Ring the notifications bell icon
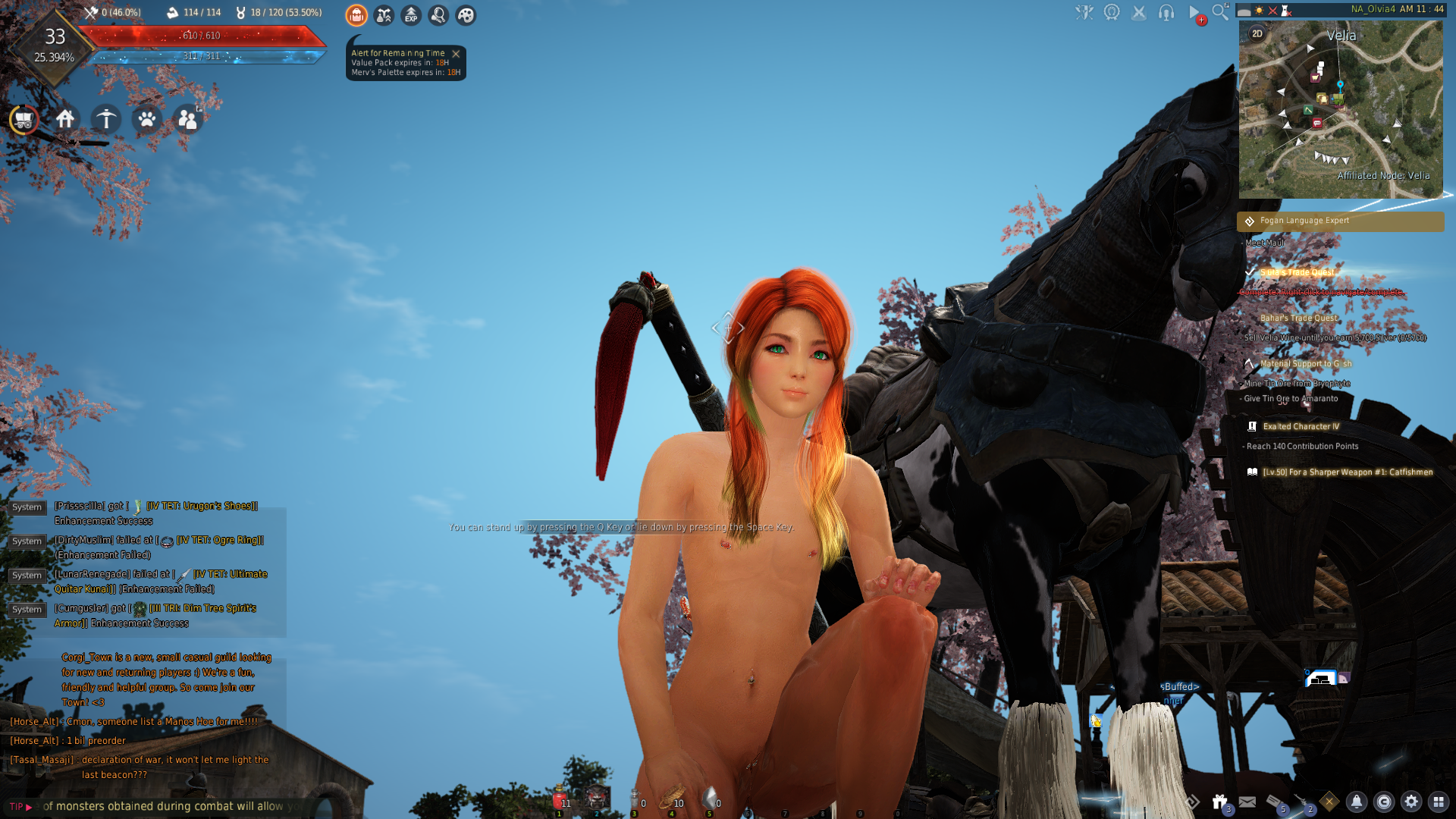The width and height of the screenshot is (1456, 819). [x=1357, y=802]
